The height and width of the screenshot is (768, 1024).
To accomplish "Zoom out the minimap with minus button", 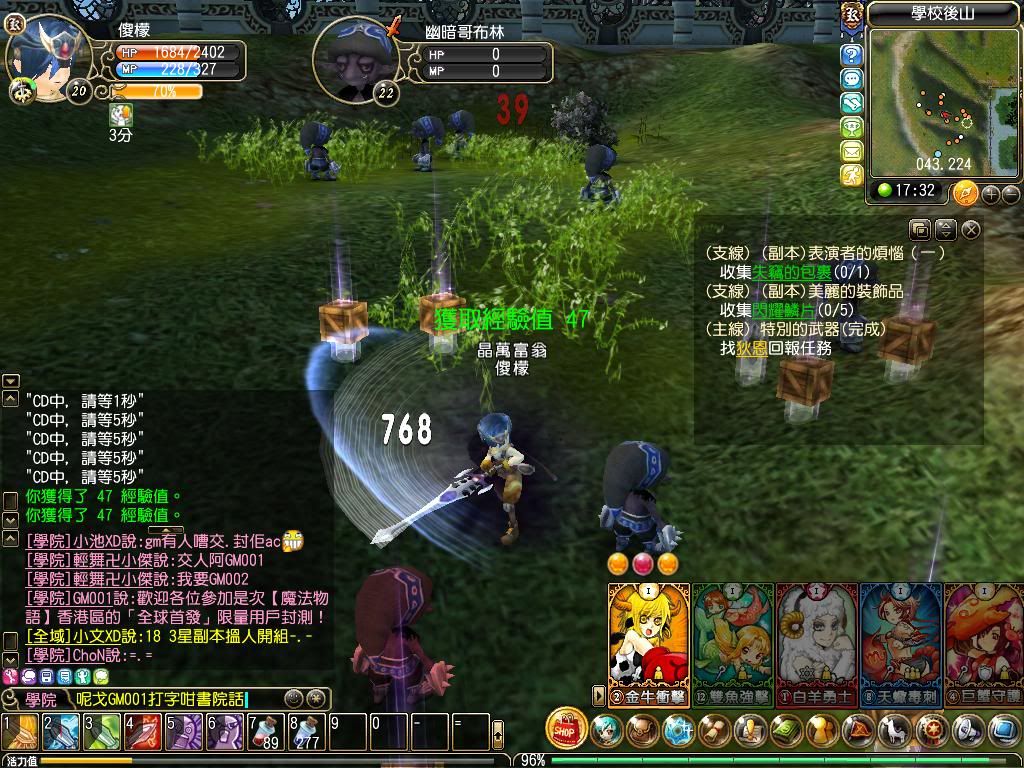I will [1010, 193].
